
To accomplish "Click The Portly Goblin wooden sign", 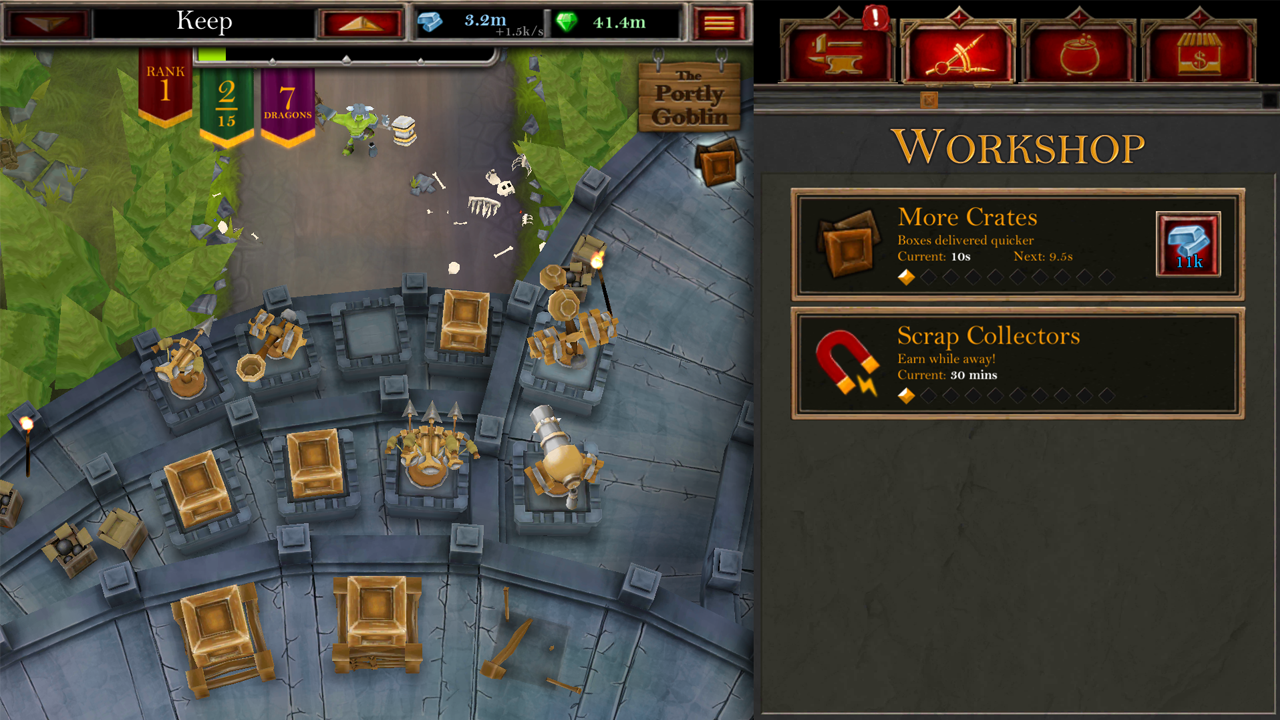I will coord(690,96).
